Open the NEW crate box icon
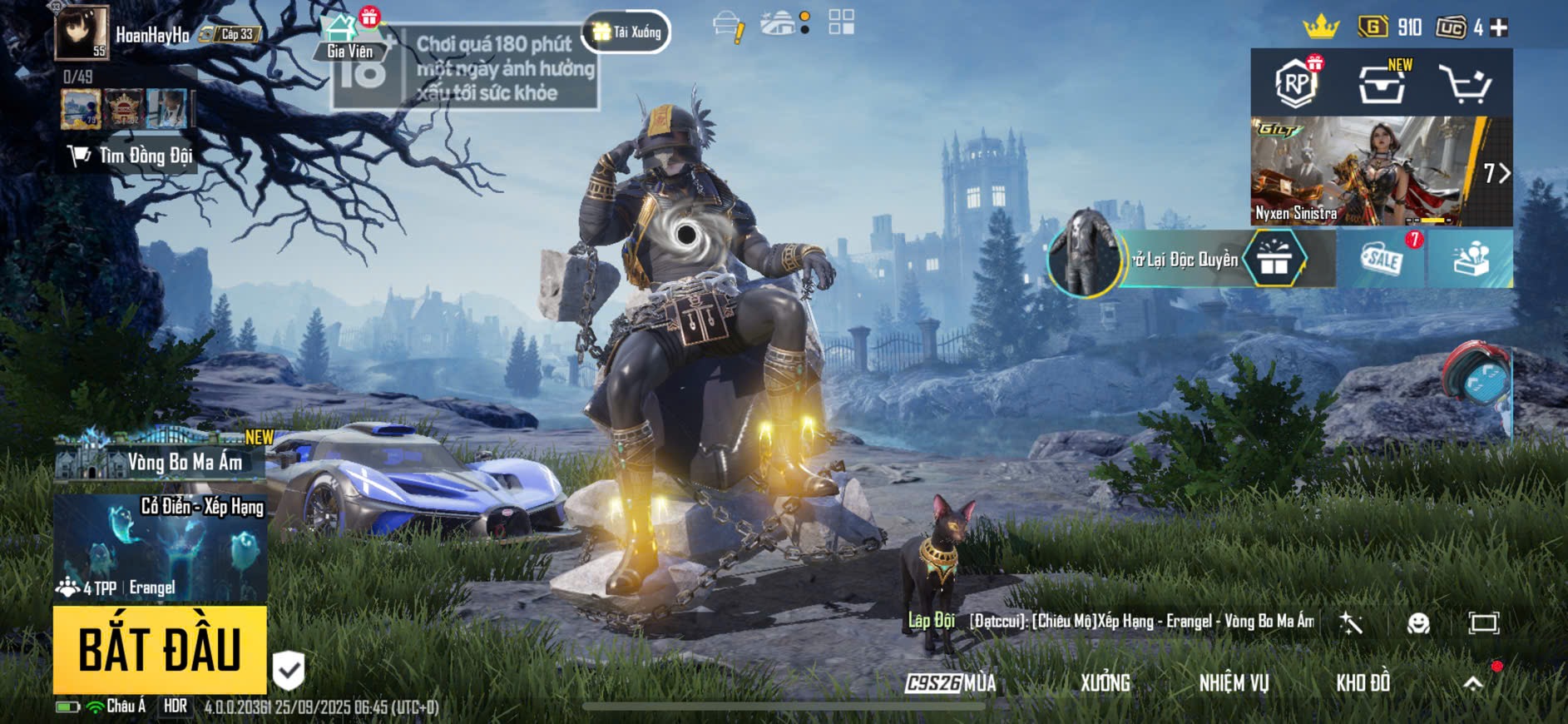This screenshot has height=724, width=1568. point(1382,82)
